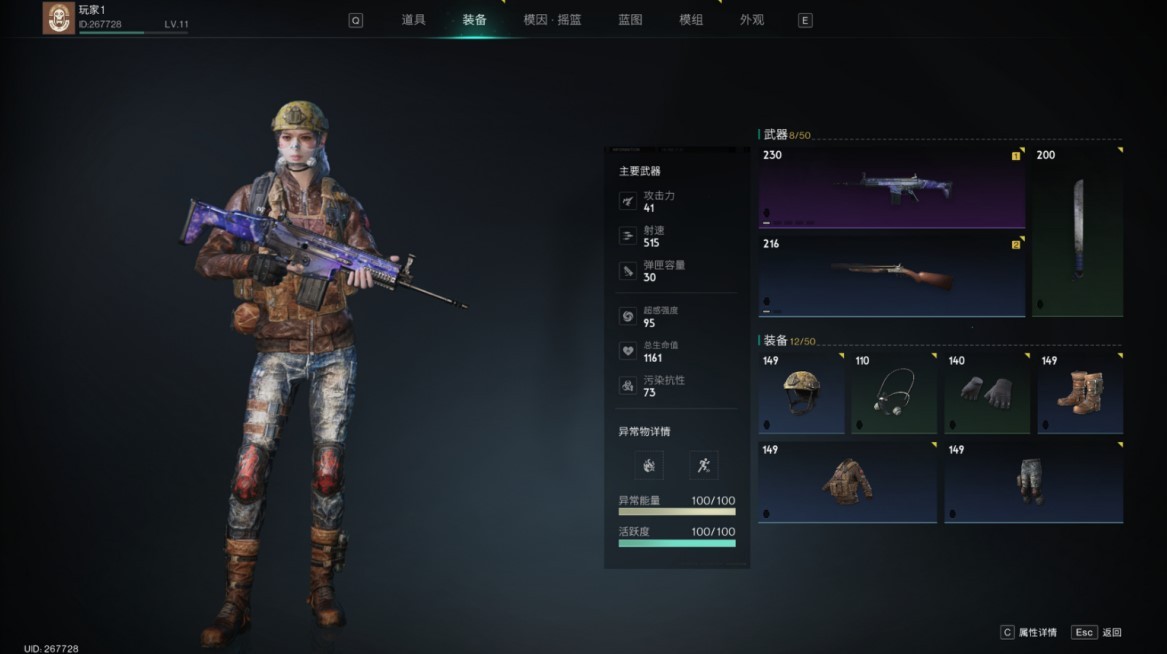Viewport: 1167px width, 654px height.
Task: Go to the 蓝图 tab
Action: pyautogui.click(x=630, y=20)
